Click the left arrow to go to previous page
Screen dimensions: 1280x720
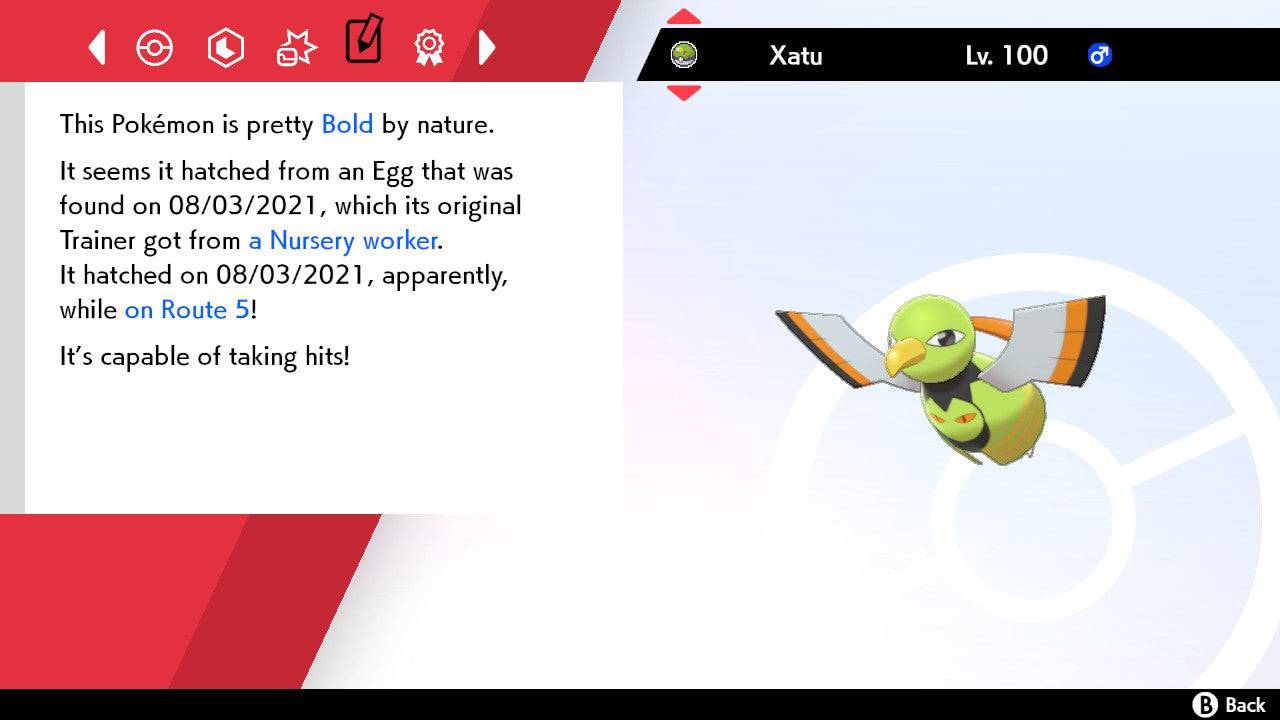[x=96, y=47]
